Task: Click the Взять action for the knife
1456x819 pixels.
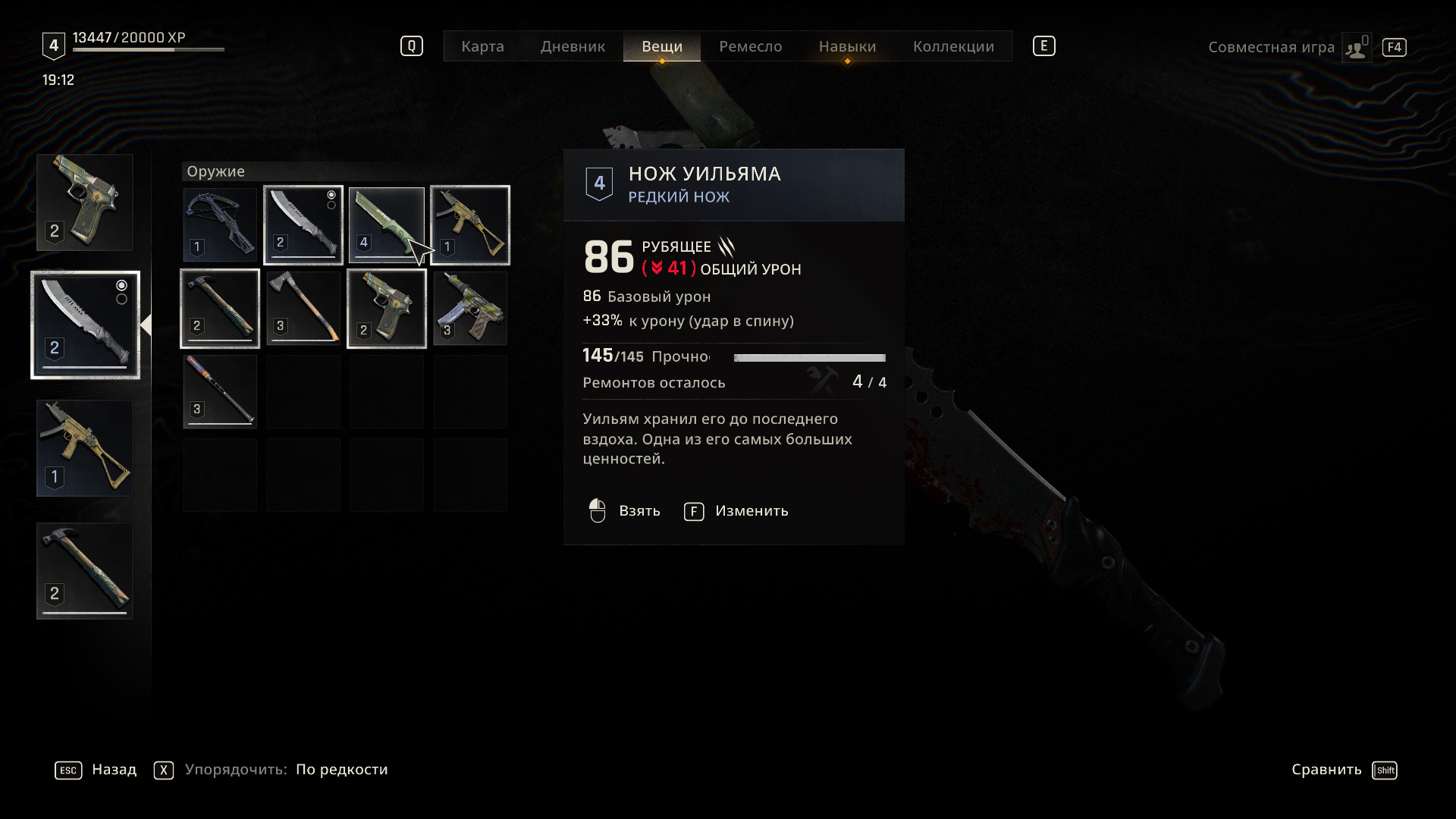Action: click(x=625, y=511)
